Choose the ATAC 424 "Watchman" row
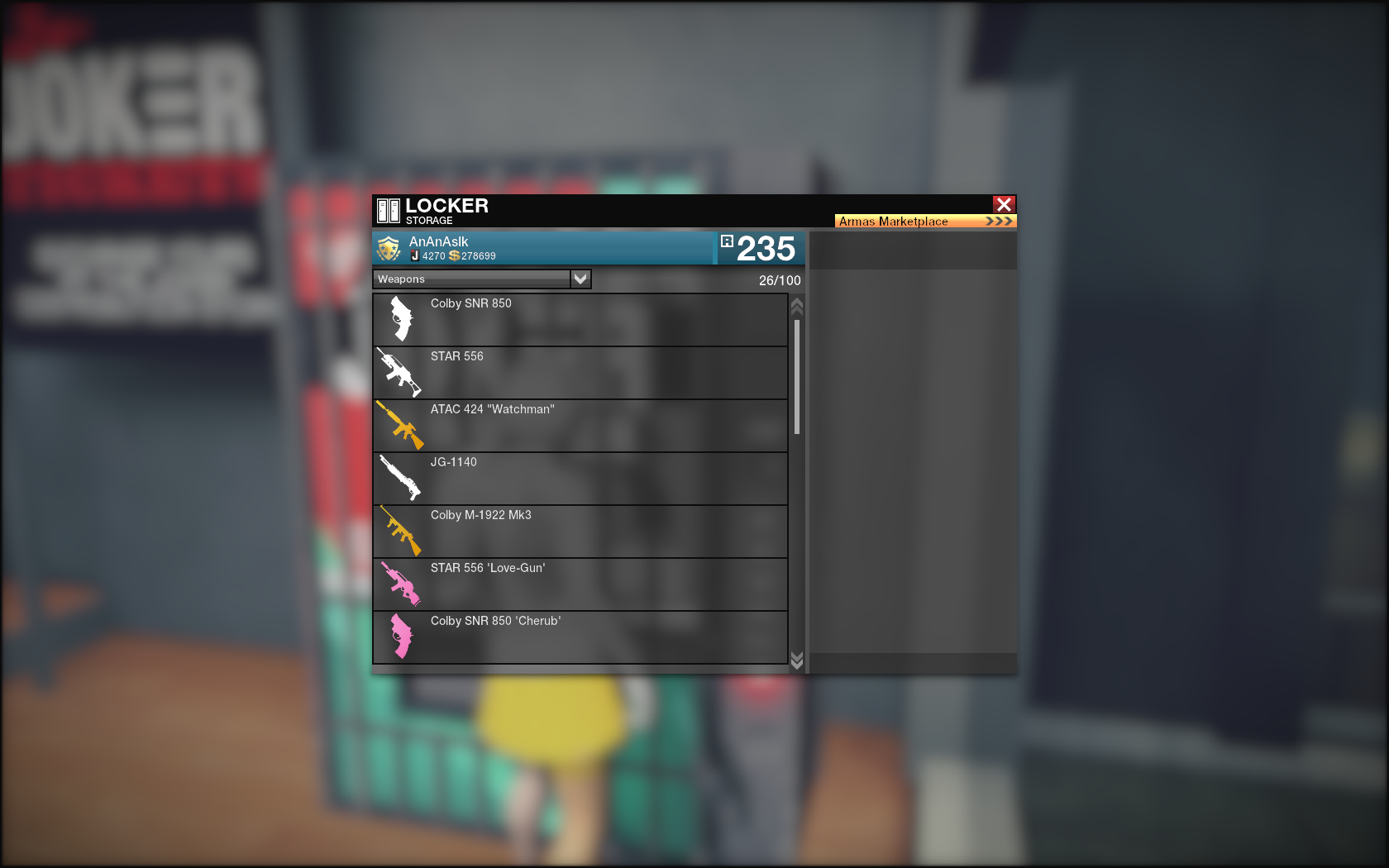Image resolution: width=1389 pixels, height=868 pixels. pyautogui.click(x=580, y=426)
